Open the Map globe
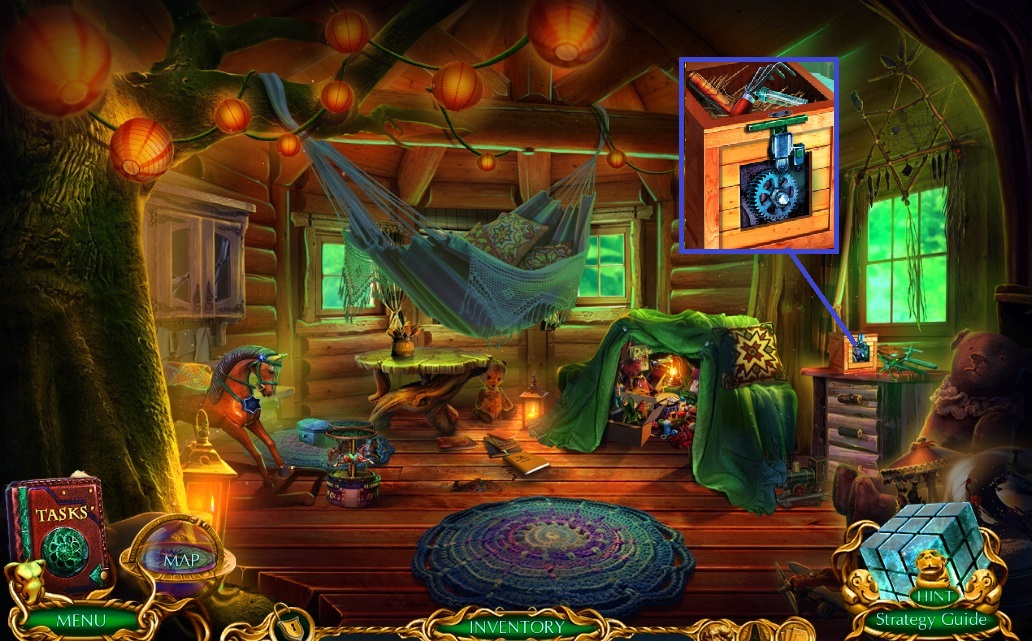The image size is (1032, 641). (x=182, y=557)
